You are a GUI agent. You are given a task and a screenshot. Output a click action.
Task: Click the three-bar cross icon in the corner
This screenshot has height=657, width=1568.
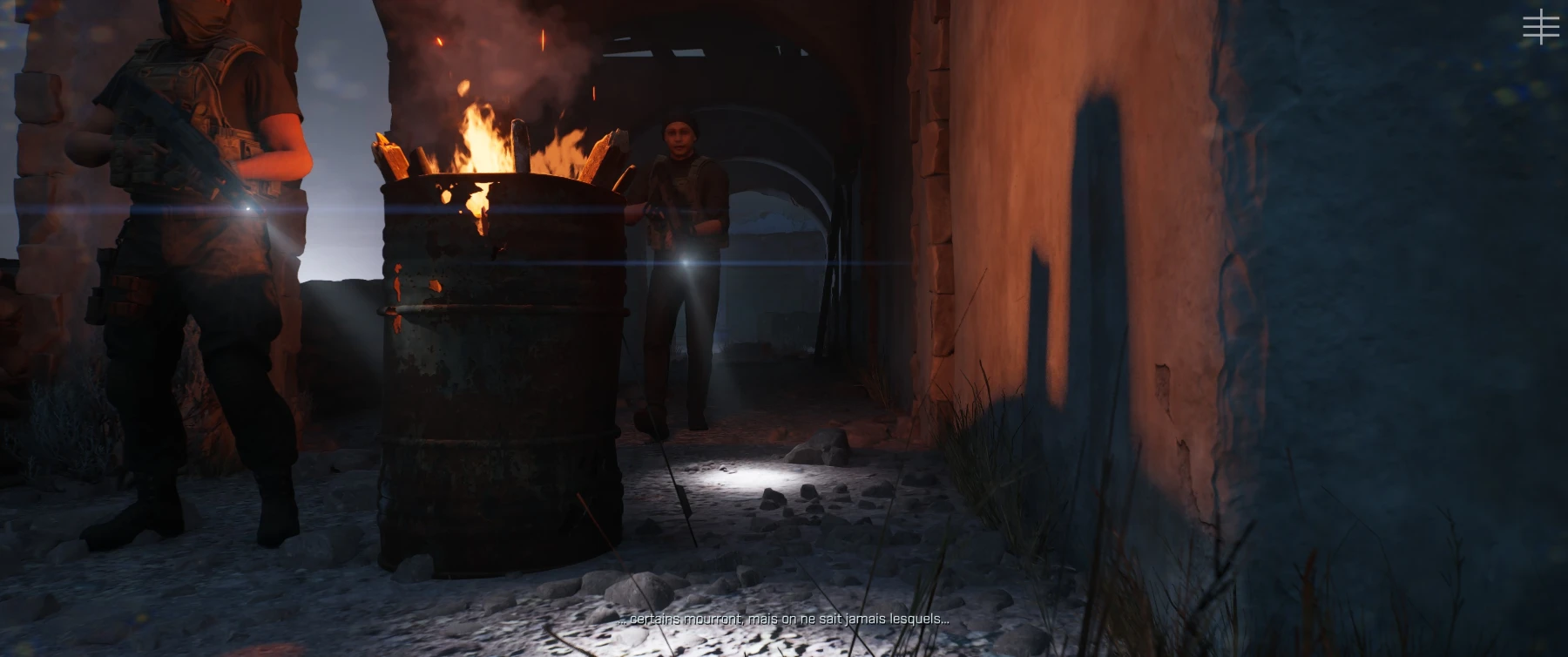[x=1540, y=27]
